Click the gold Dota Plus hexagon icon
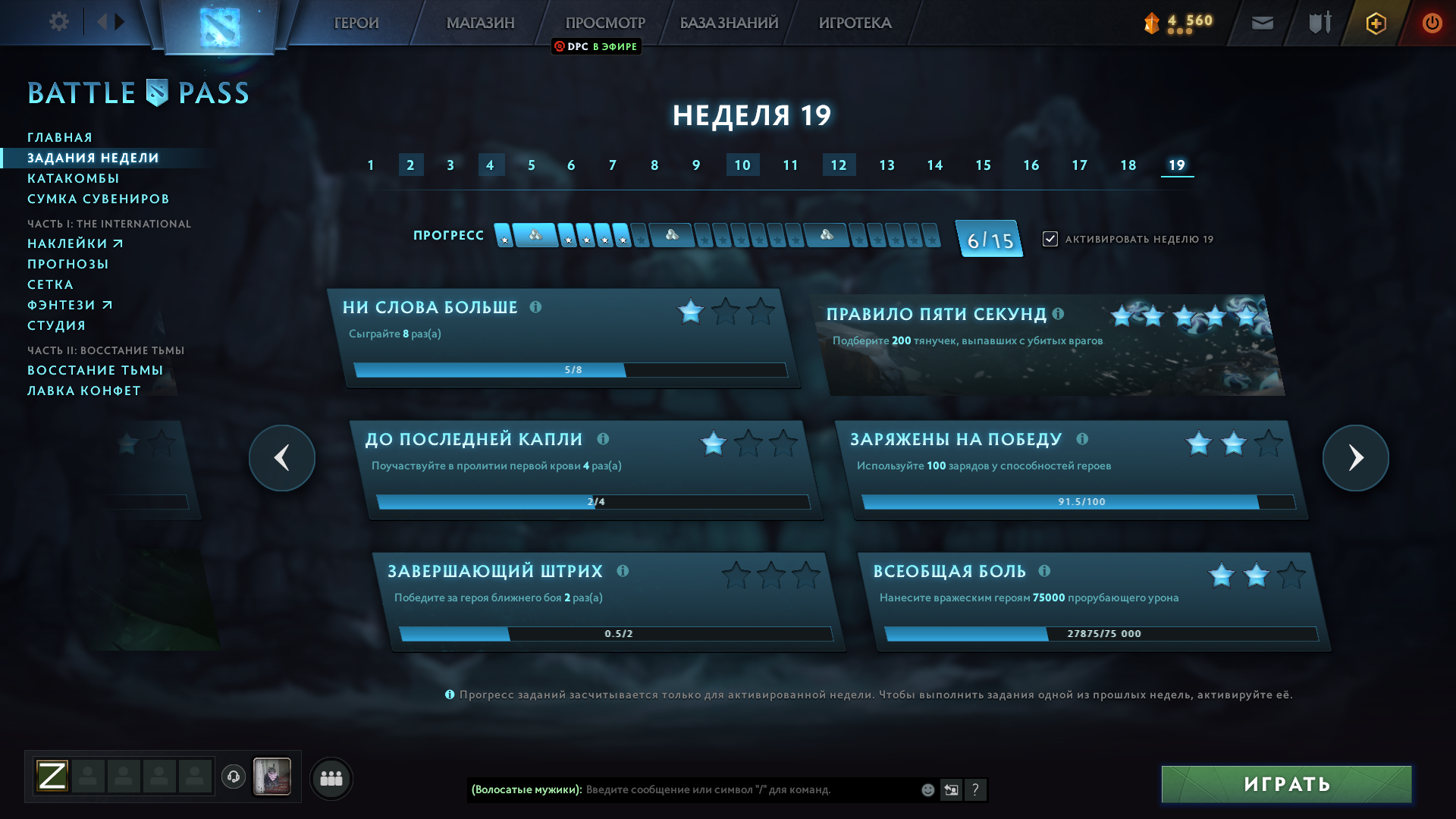Viewport: 1456px width, 819px height. 1375,23
